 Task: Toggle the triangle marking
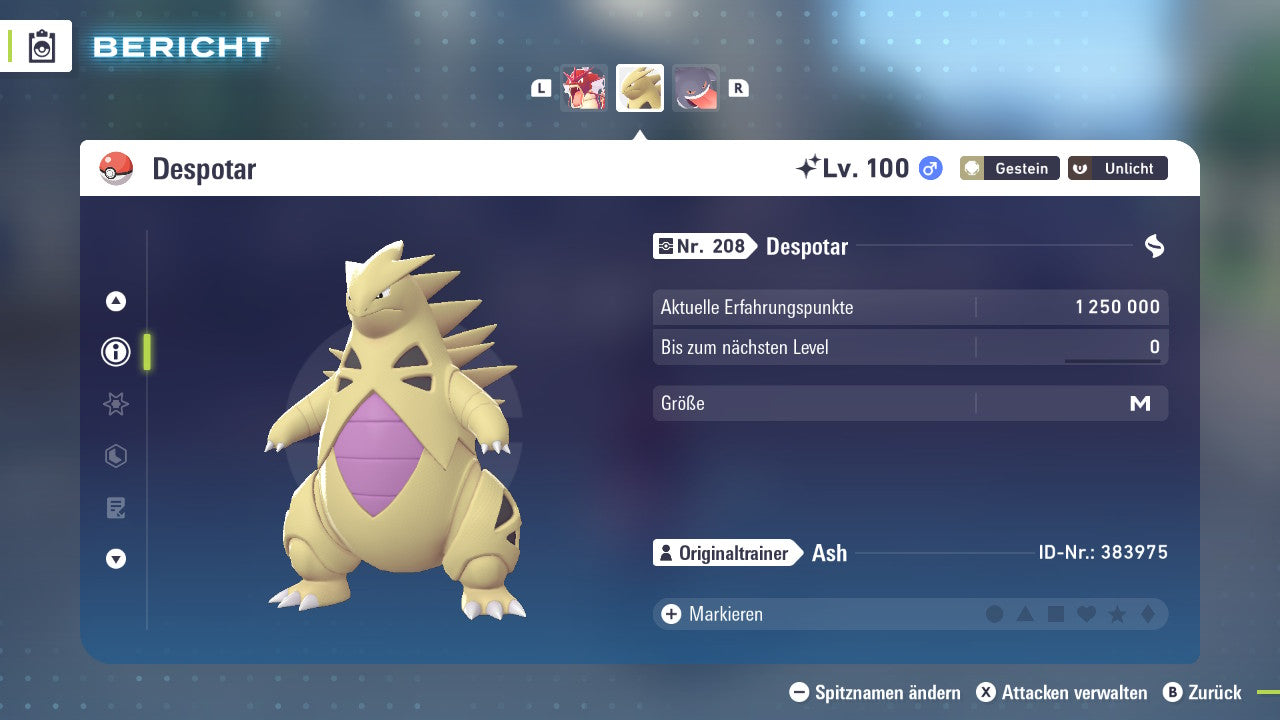1025,614
